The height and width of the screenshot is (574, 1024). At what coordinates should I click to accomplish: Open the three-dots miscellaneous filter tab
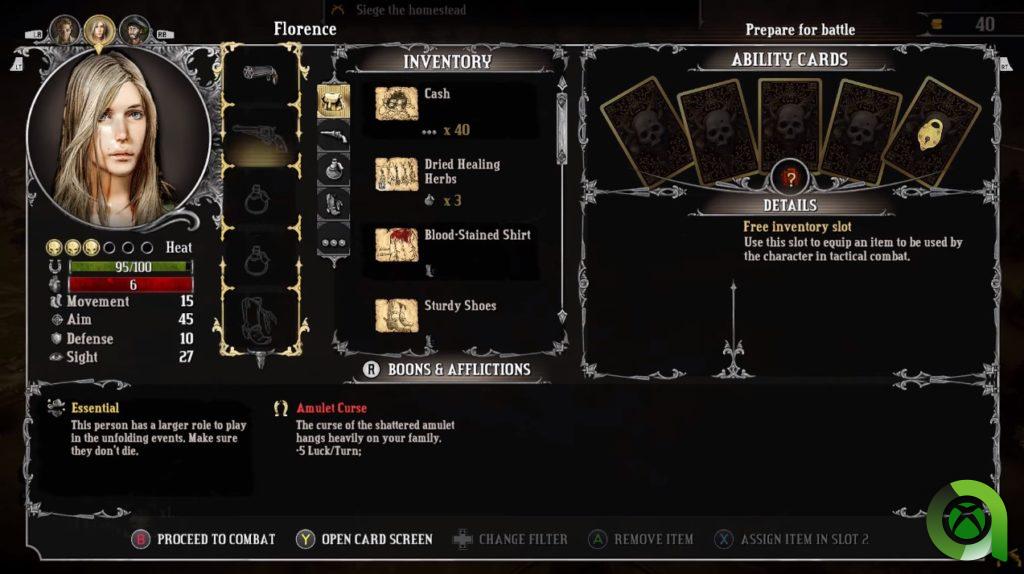pos(333,241)
